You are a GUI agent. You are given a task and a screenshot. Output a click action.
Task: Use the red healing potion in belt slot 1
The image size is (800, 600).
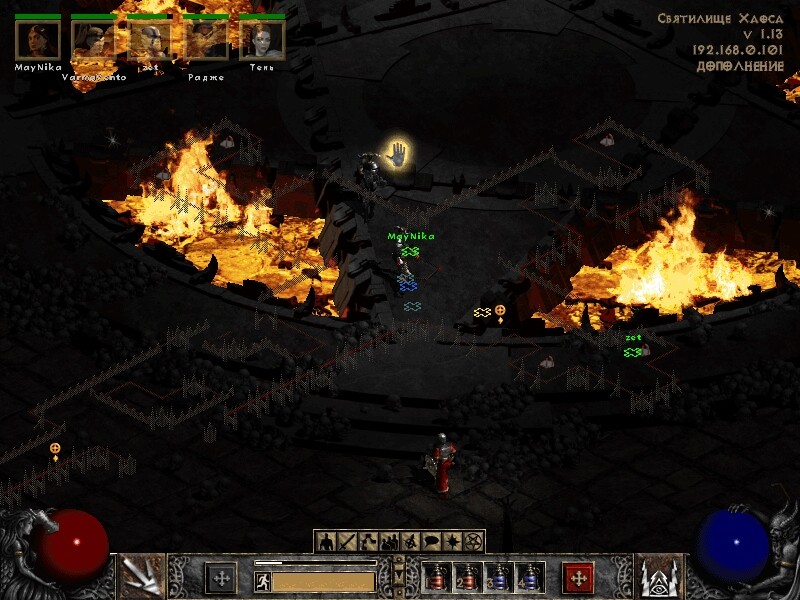point(437,577)
